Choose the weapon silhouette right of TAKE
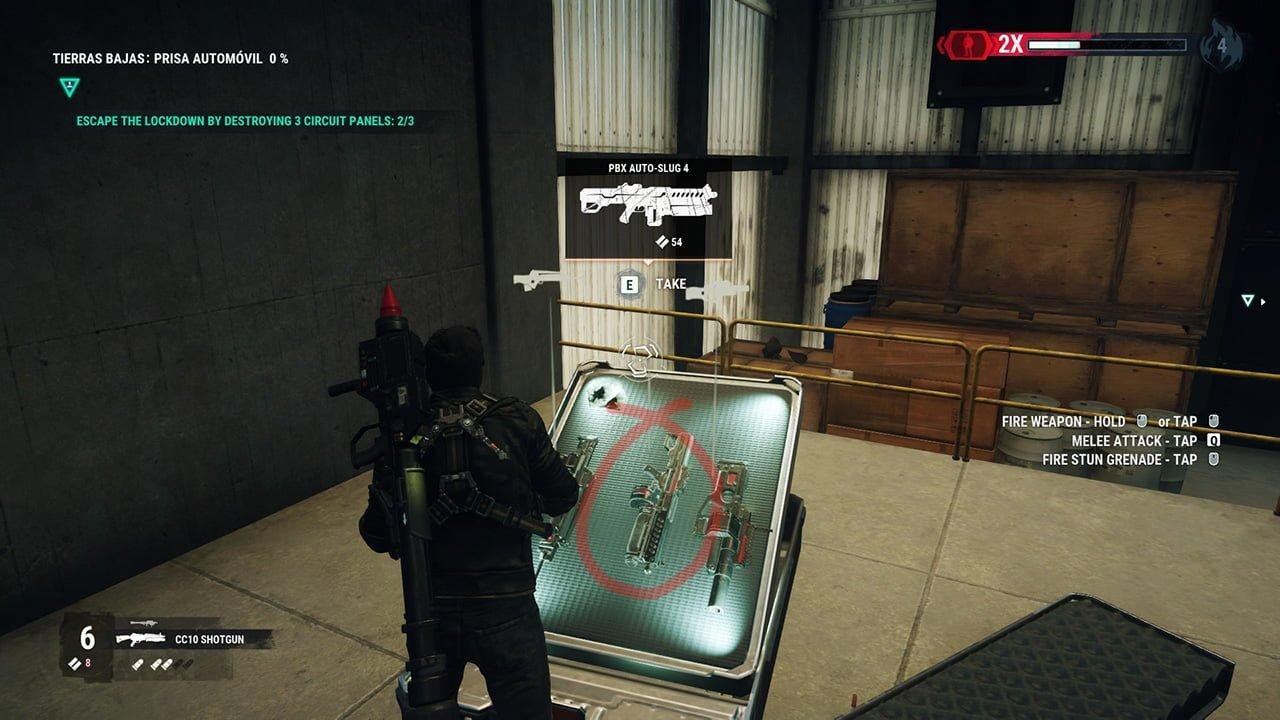 click(717, 291)
